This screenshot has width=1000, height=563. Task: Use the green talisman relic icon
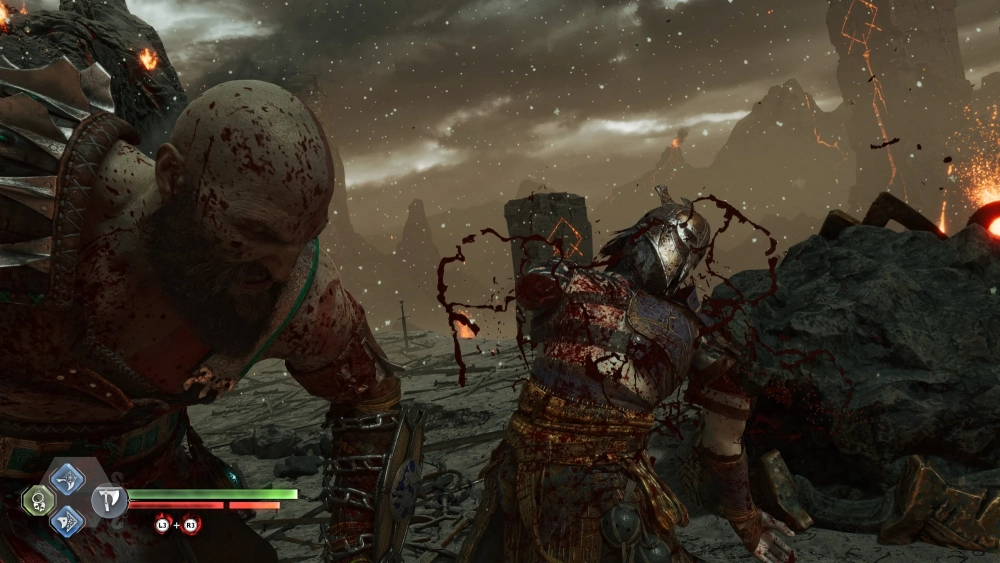pyautogui.click(x=38, y=500)
